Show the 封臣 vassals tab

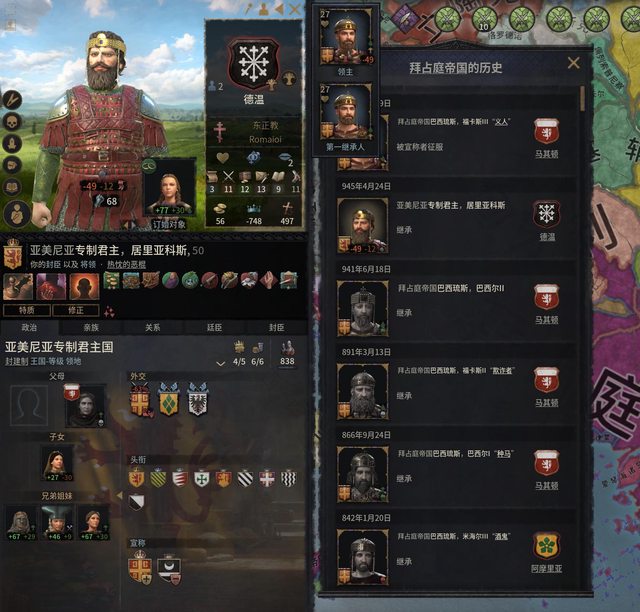point(276,326)
